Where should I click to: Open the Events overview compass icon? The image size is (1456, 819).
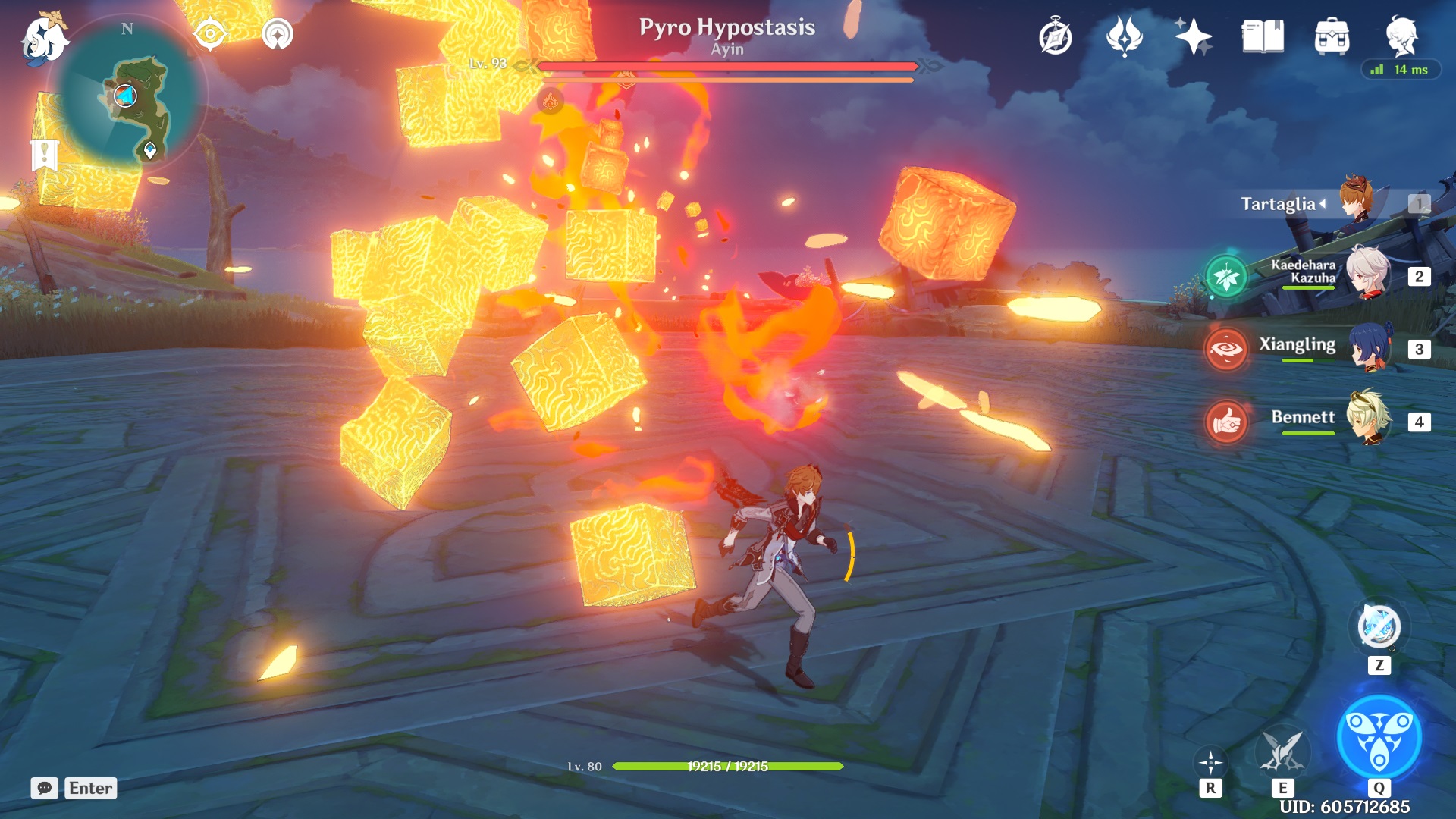click(1056, 35)
